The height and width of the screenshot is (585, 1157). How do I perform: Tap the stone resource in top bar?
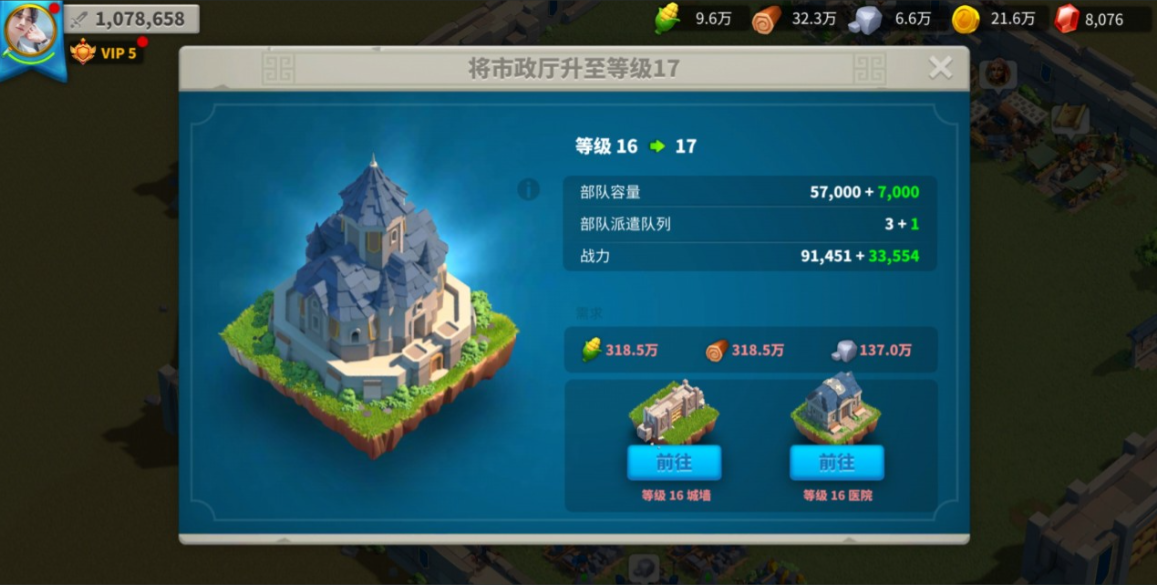(893, 19)
